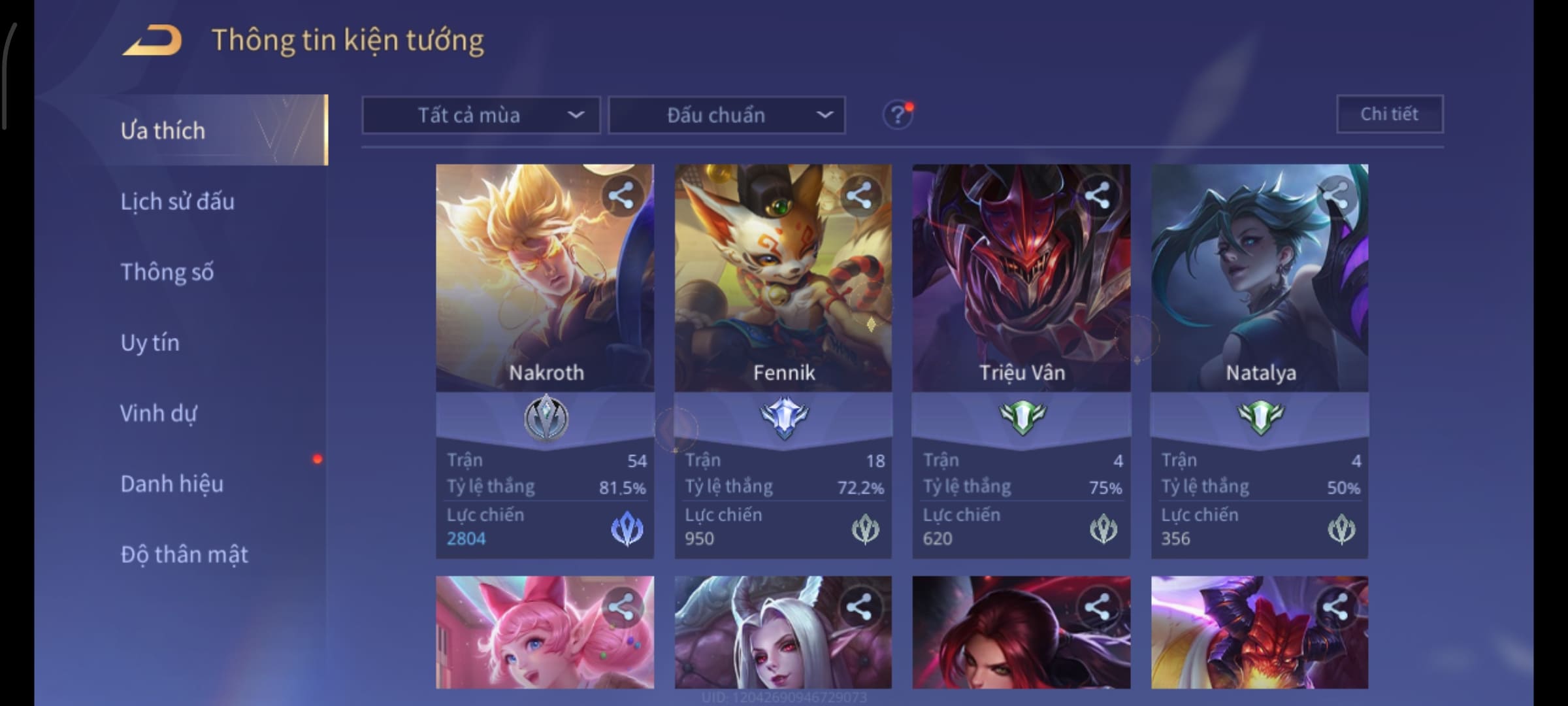Switch to Độ thân mật tab

pyautogui.click(x=184, y=554)
